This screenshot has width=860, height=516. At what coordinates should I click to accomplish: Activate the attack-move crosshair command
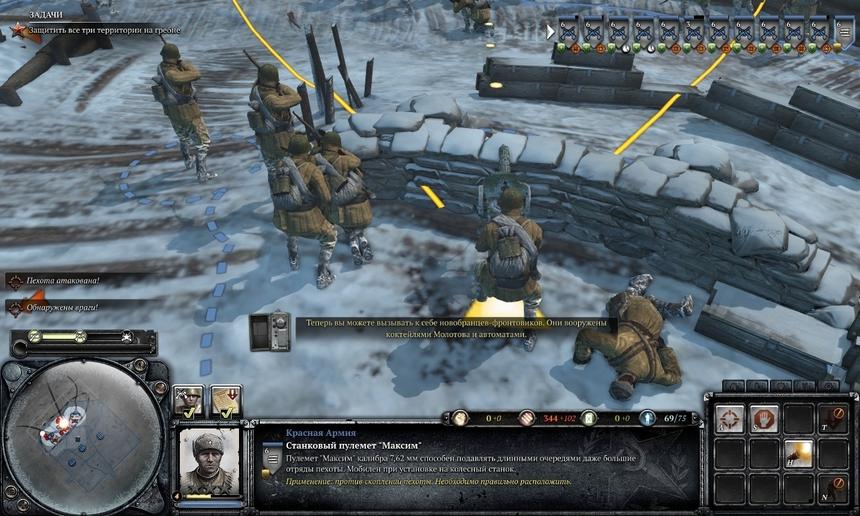729,419
